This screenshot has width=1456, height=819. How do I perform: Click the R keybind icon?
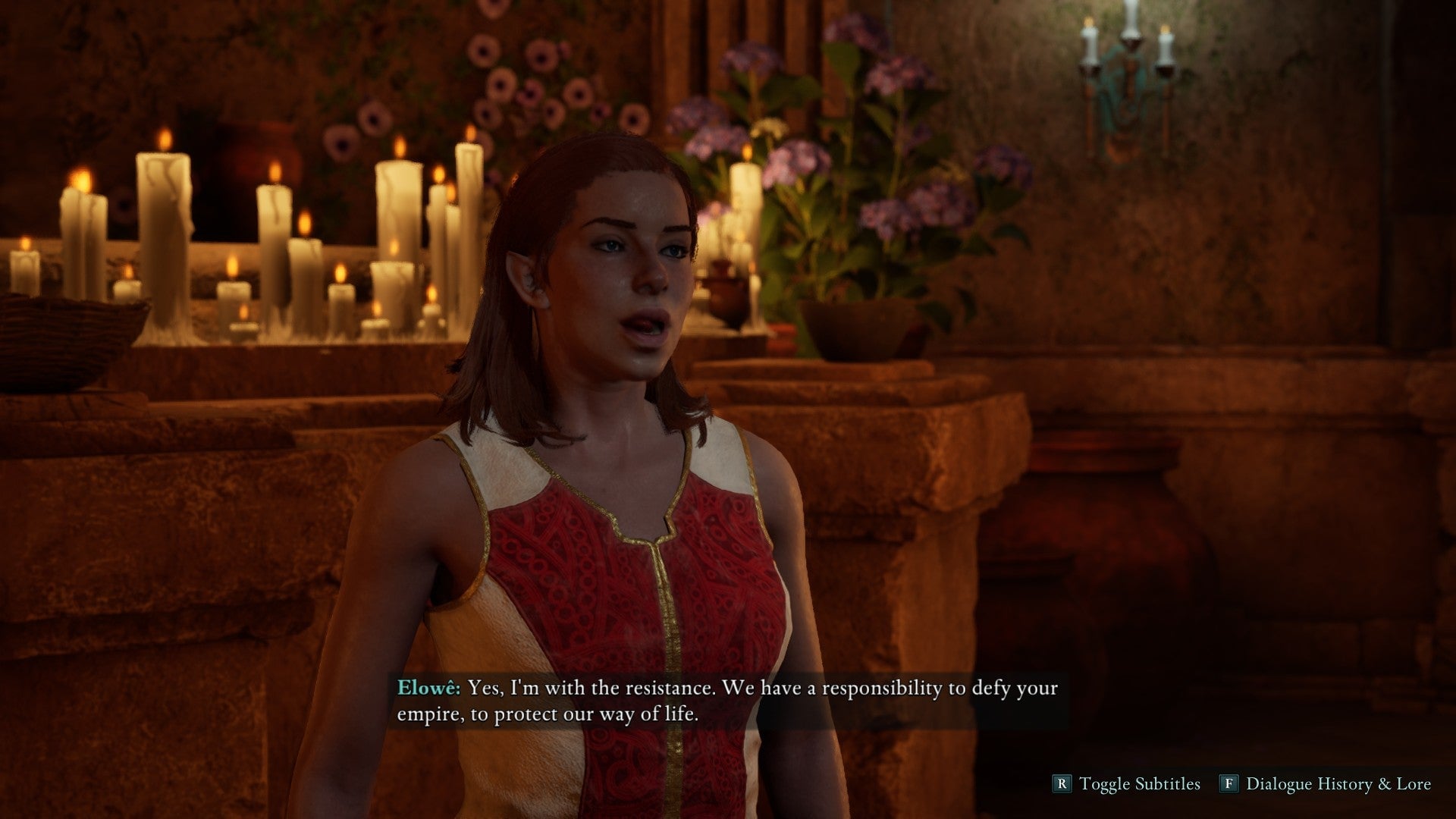coord(1061,783)
